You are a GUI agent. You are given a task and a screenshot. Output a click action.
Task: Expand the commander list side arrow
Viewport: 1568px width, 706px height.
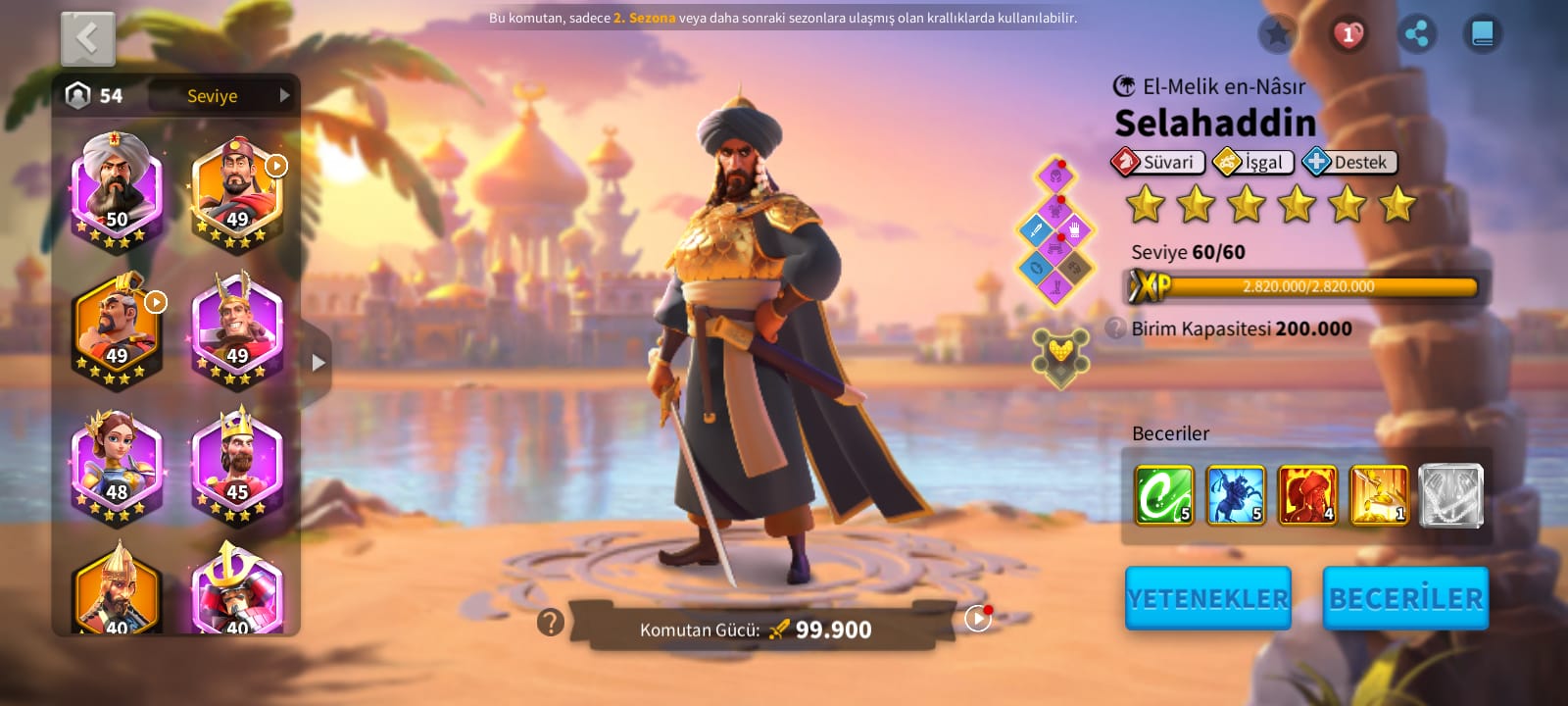[x=318, y=363]
